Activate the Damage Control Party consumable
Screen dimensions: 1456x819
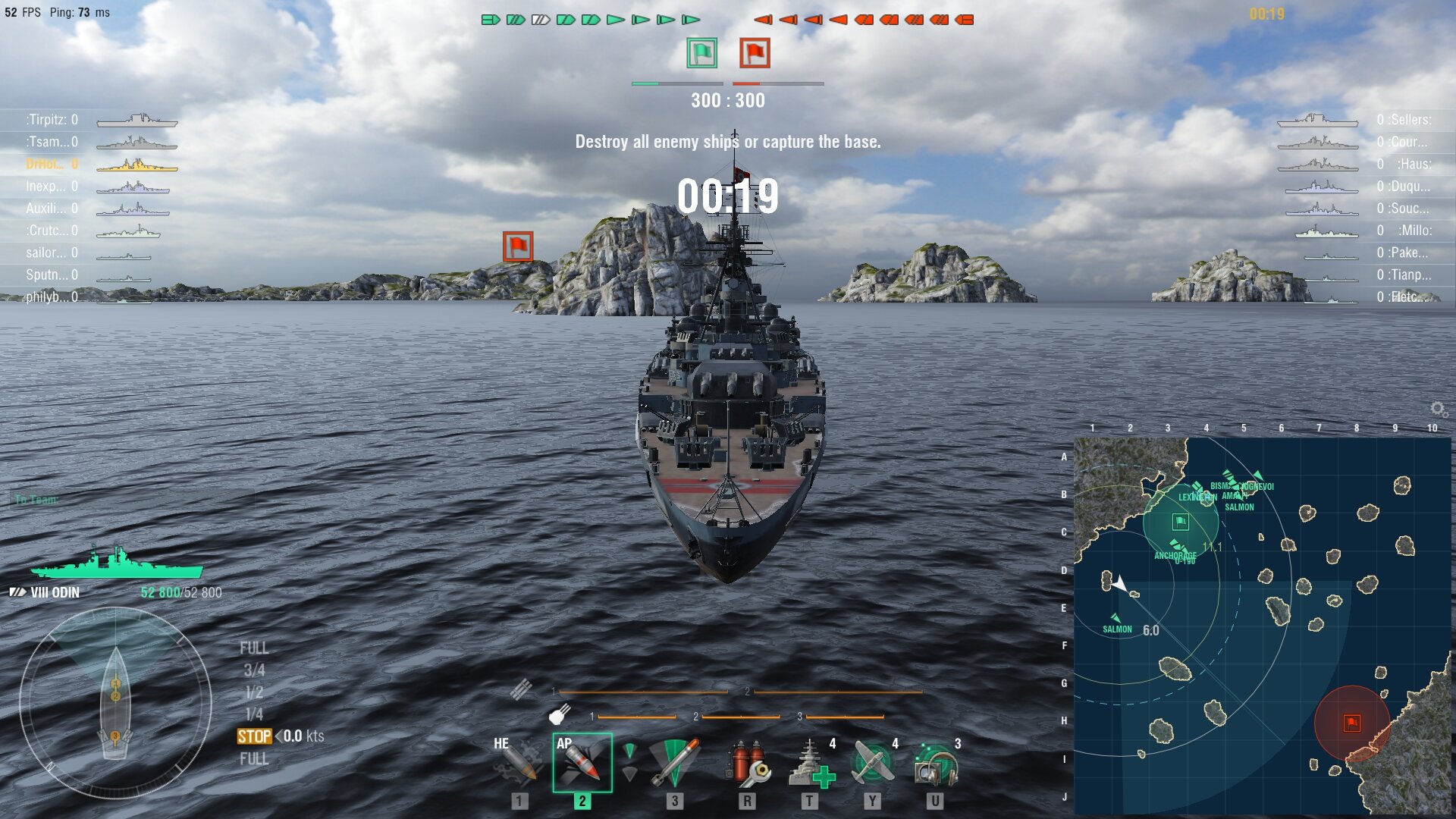747,762
